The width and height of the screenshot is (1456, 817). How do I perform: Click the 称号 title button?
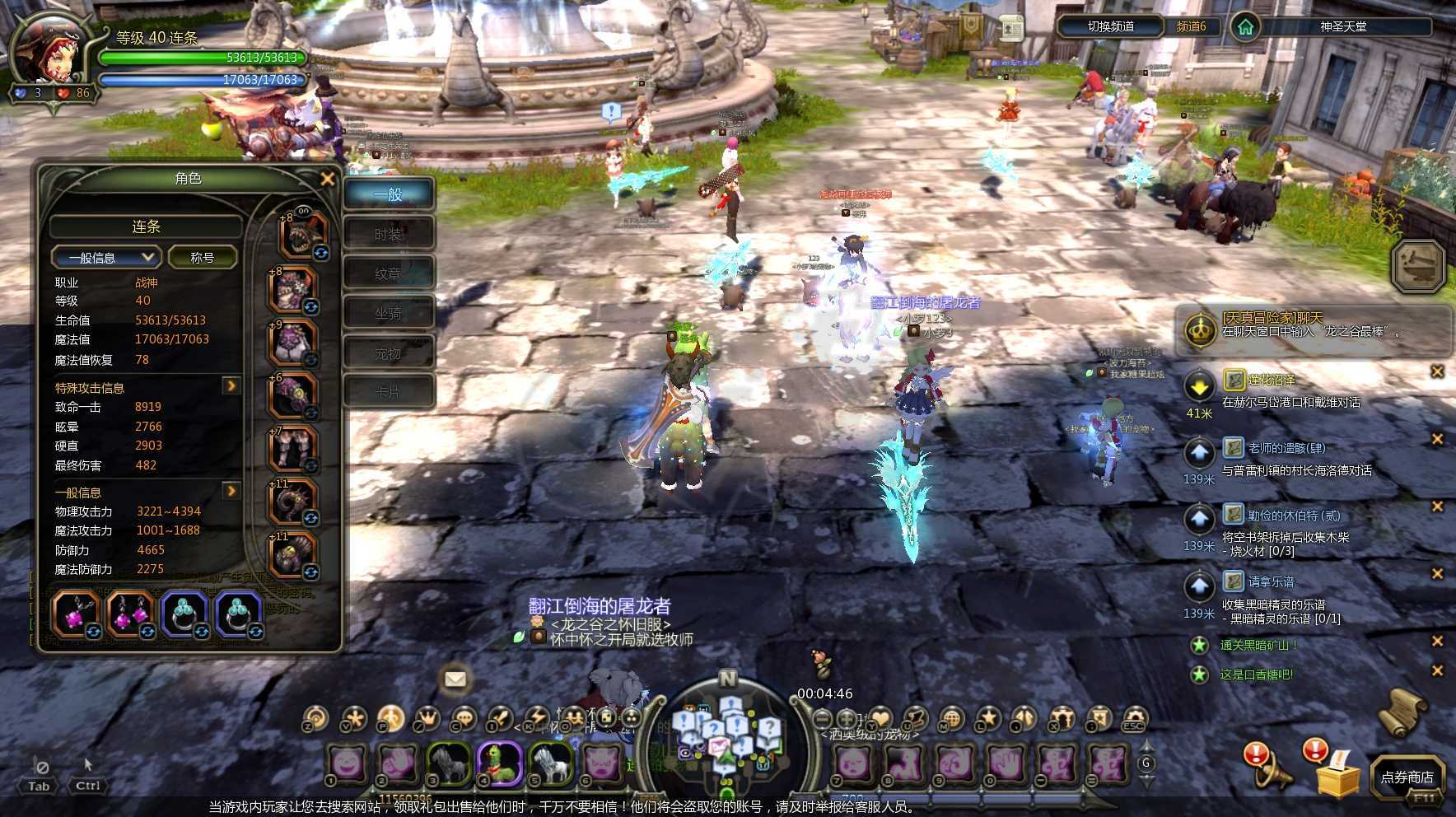point(203,258)
